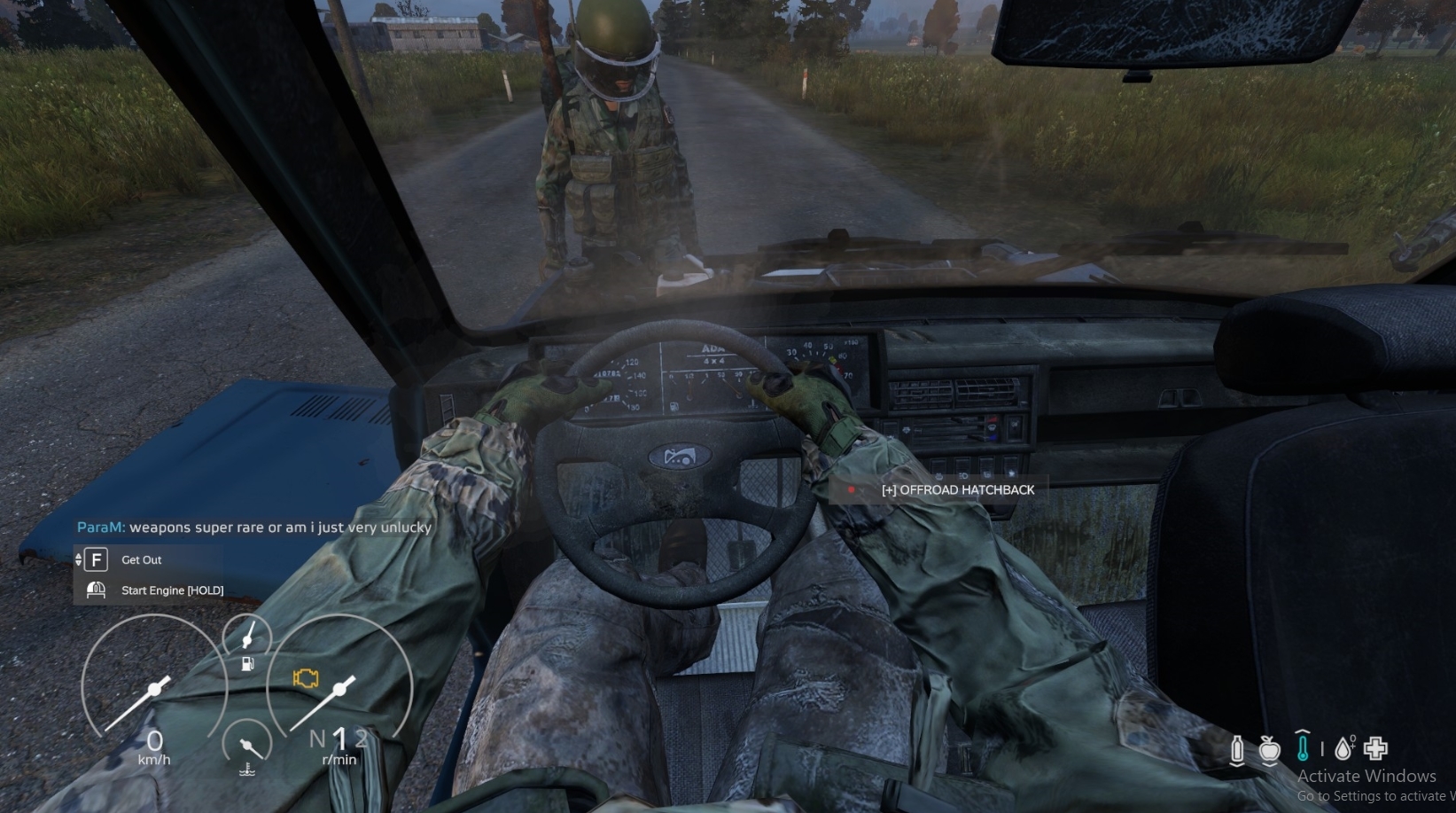The image size is (1456, 813).
Task: Select the Start Engine [HOLD] action entry
Action: 172,590
